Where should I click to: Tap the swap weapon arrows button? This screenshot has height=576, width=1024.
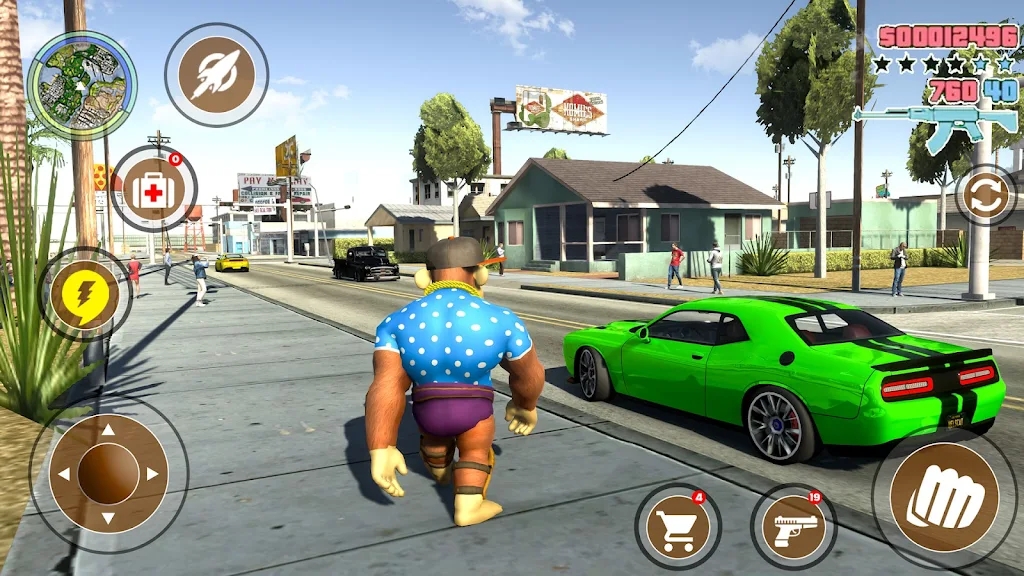click(x=986, y=195)
